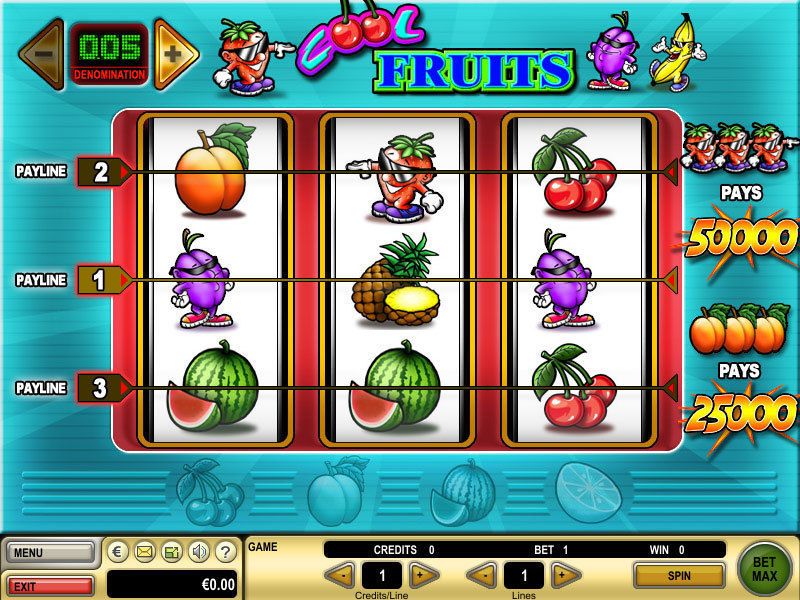Toggle sound with the speaker icon
The image size is (800, 600).
(198, 550)
